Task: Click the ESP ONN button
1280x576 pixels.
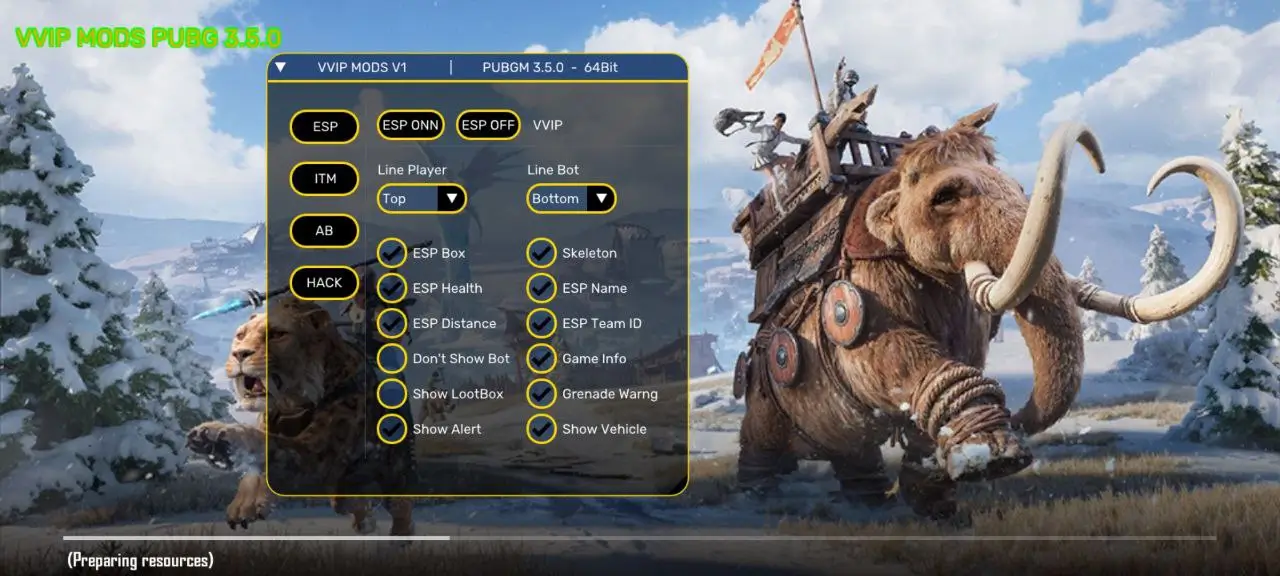Action: coord(410,125)
